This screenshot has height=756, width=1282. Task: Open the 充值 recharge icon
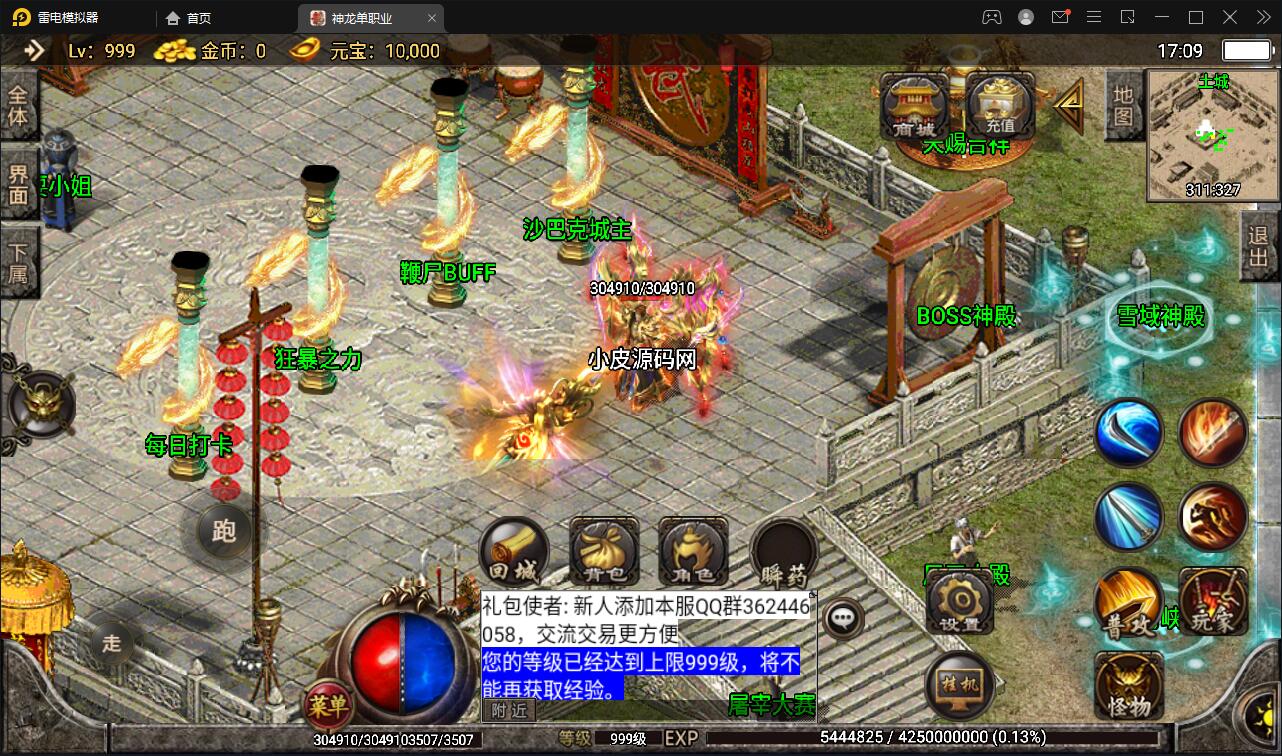pos(1000,103)
